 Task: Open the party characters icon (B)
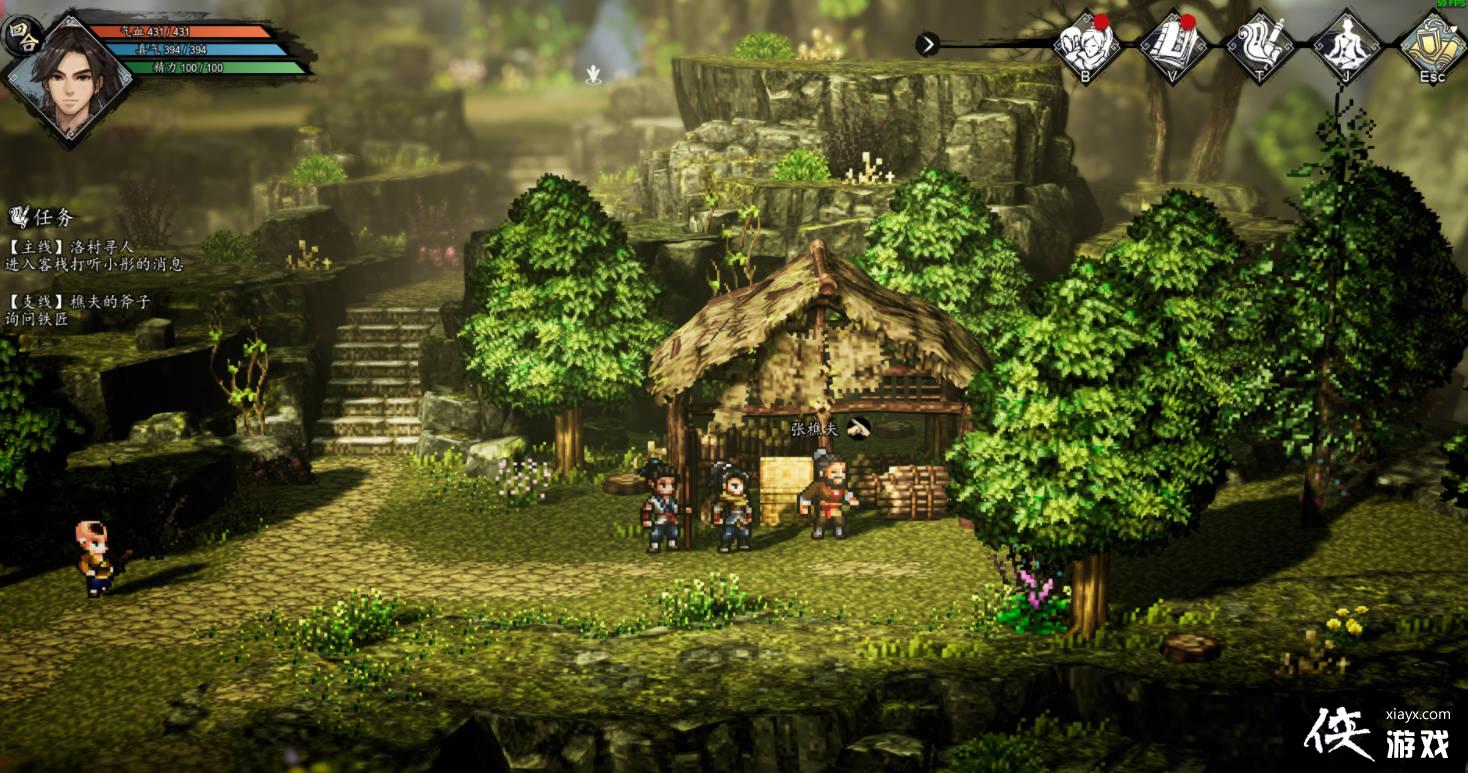[1087, 45]
